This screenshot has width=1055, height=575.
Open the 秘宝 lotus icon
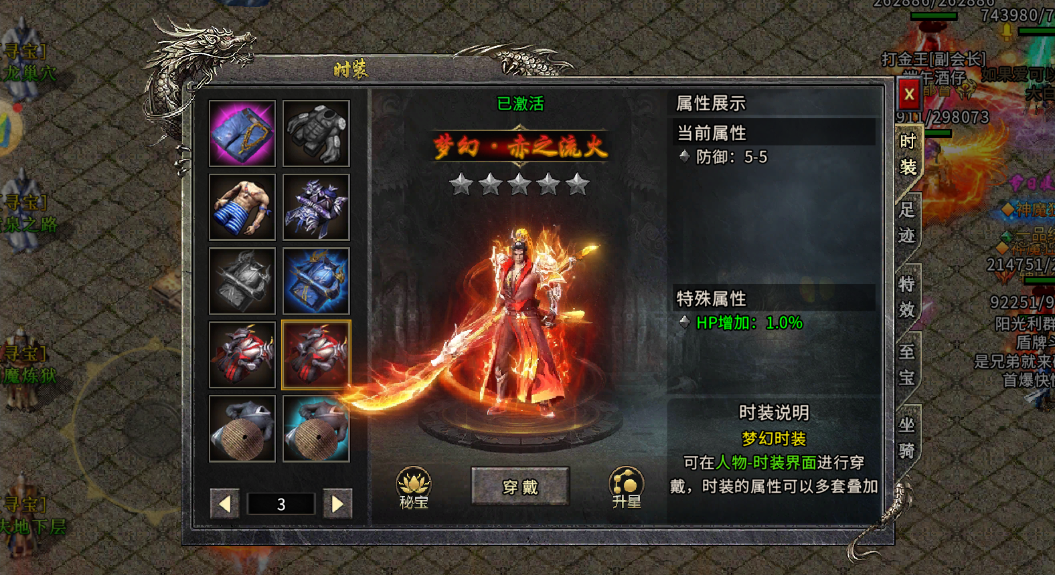point(413,487)
